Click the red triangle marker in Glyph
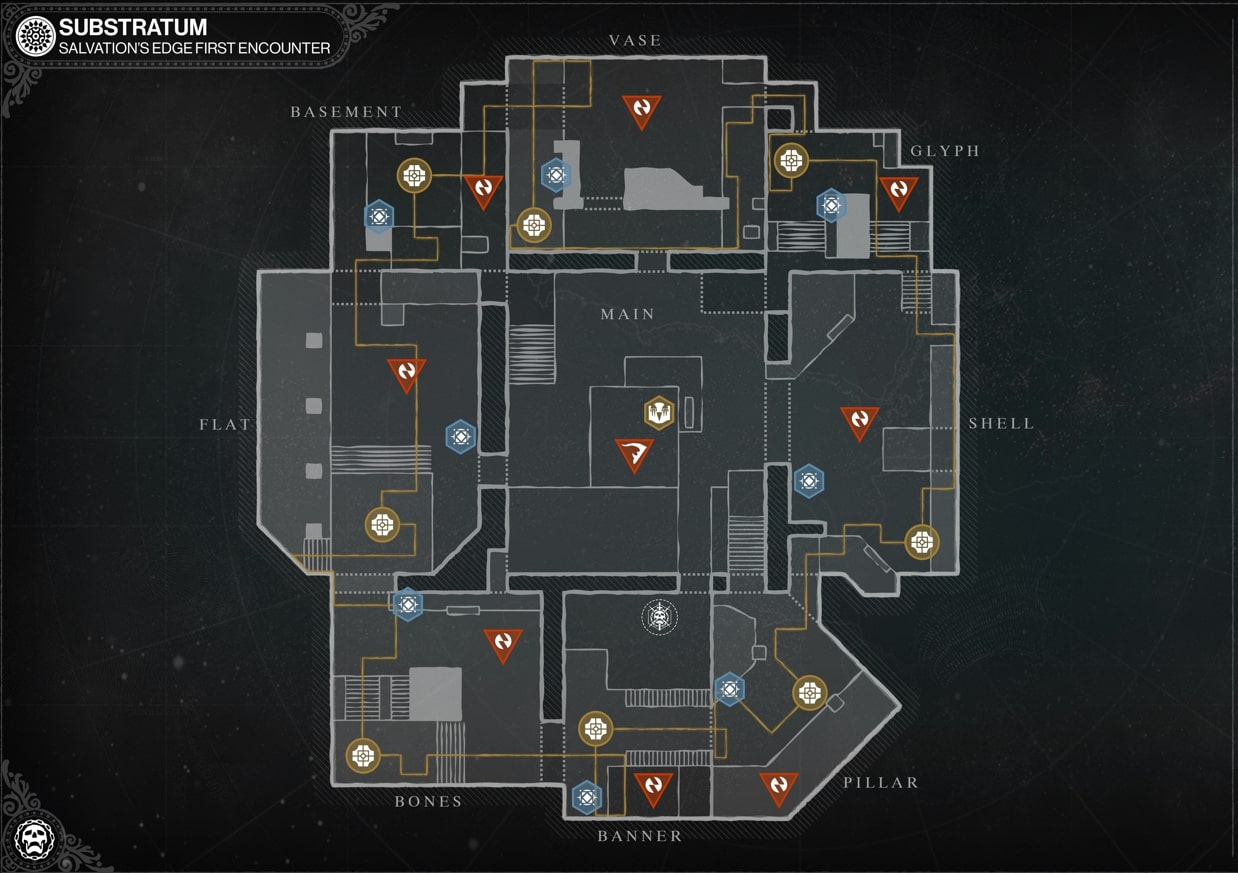1238x873 pixels. tap(898, 192)
